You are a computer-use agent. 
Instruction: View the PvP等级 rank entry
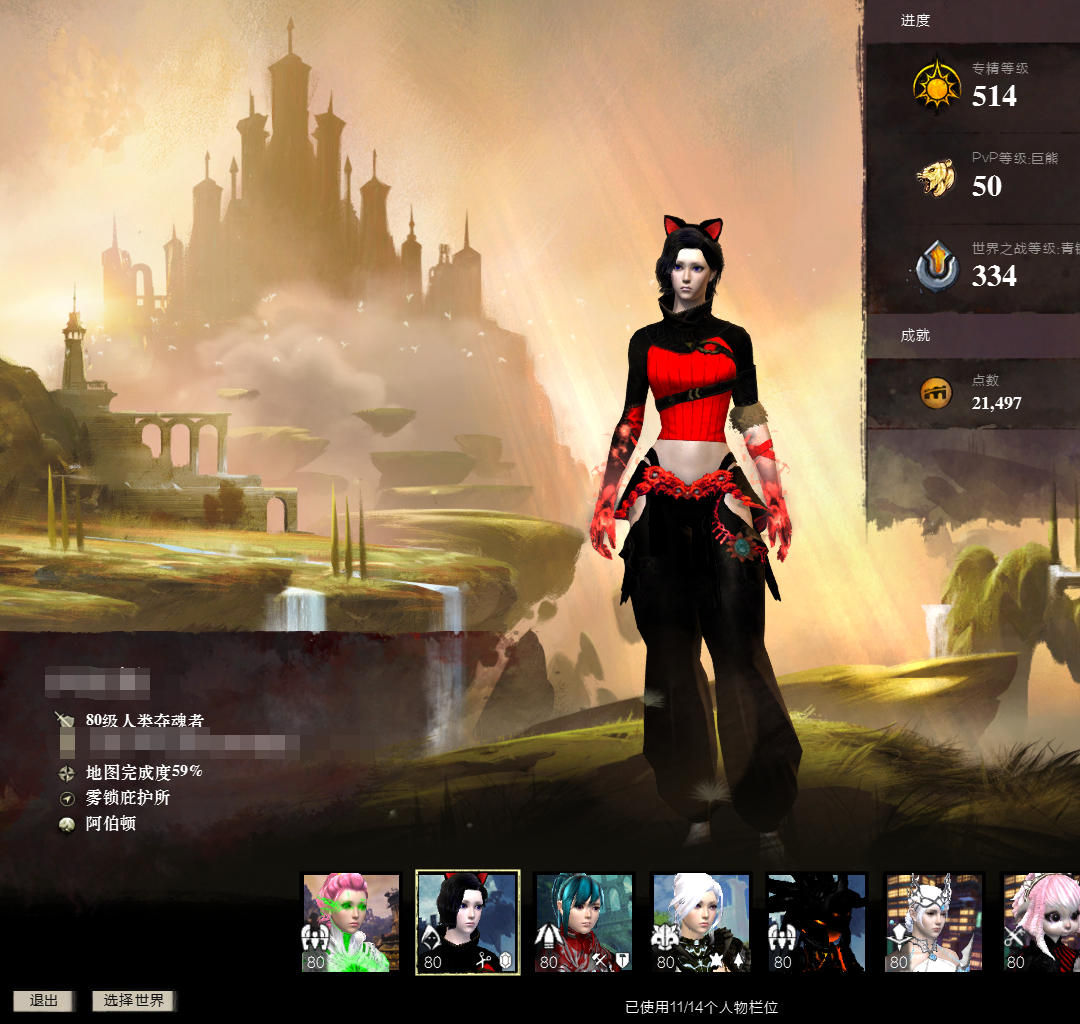tap(972, 176)
